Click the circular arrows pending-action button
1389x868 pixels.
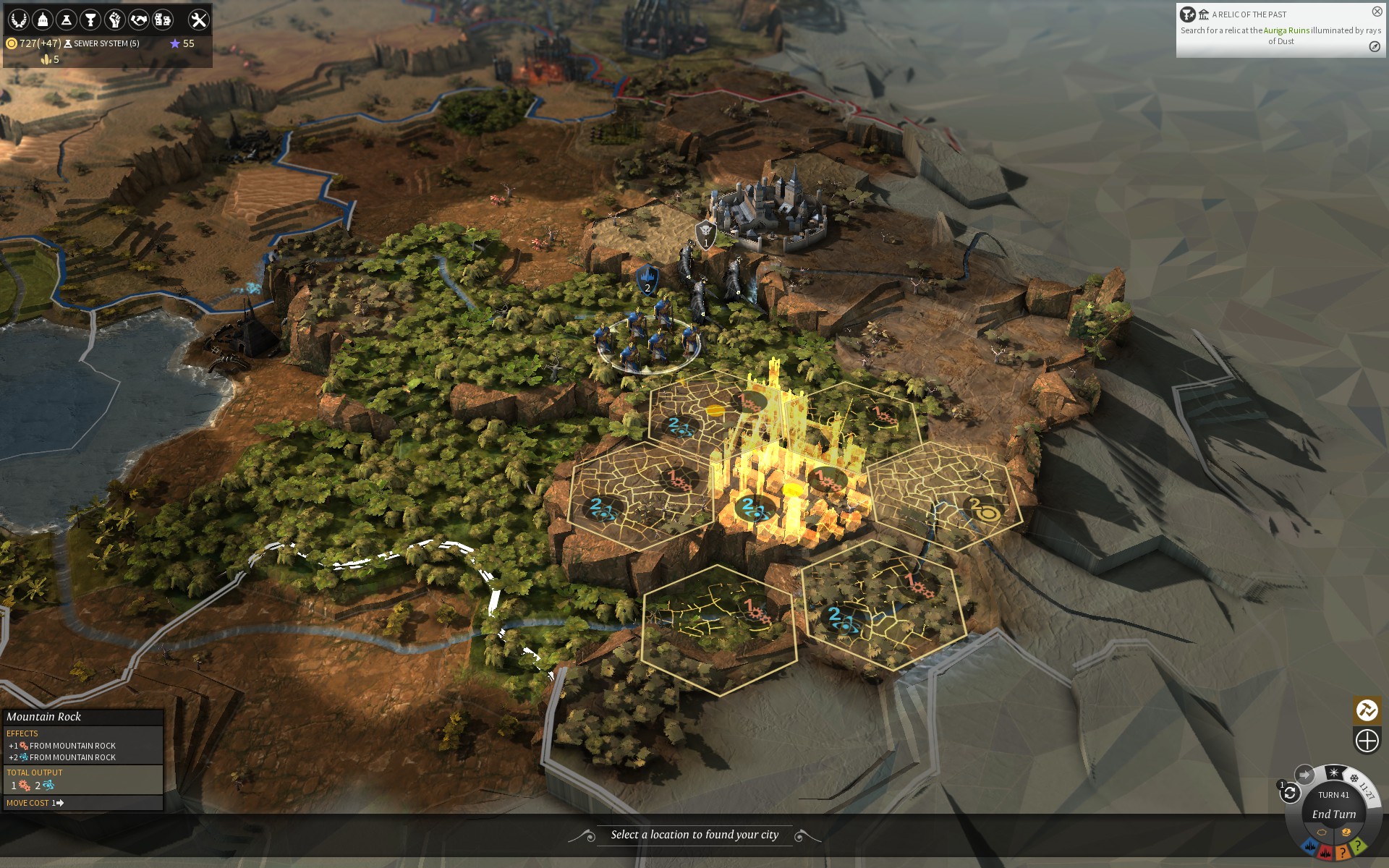coord(1290,793)
